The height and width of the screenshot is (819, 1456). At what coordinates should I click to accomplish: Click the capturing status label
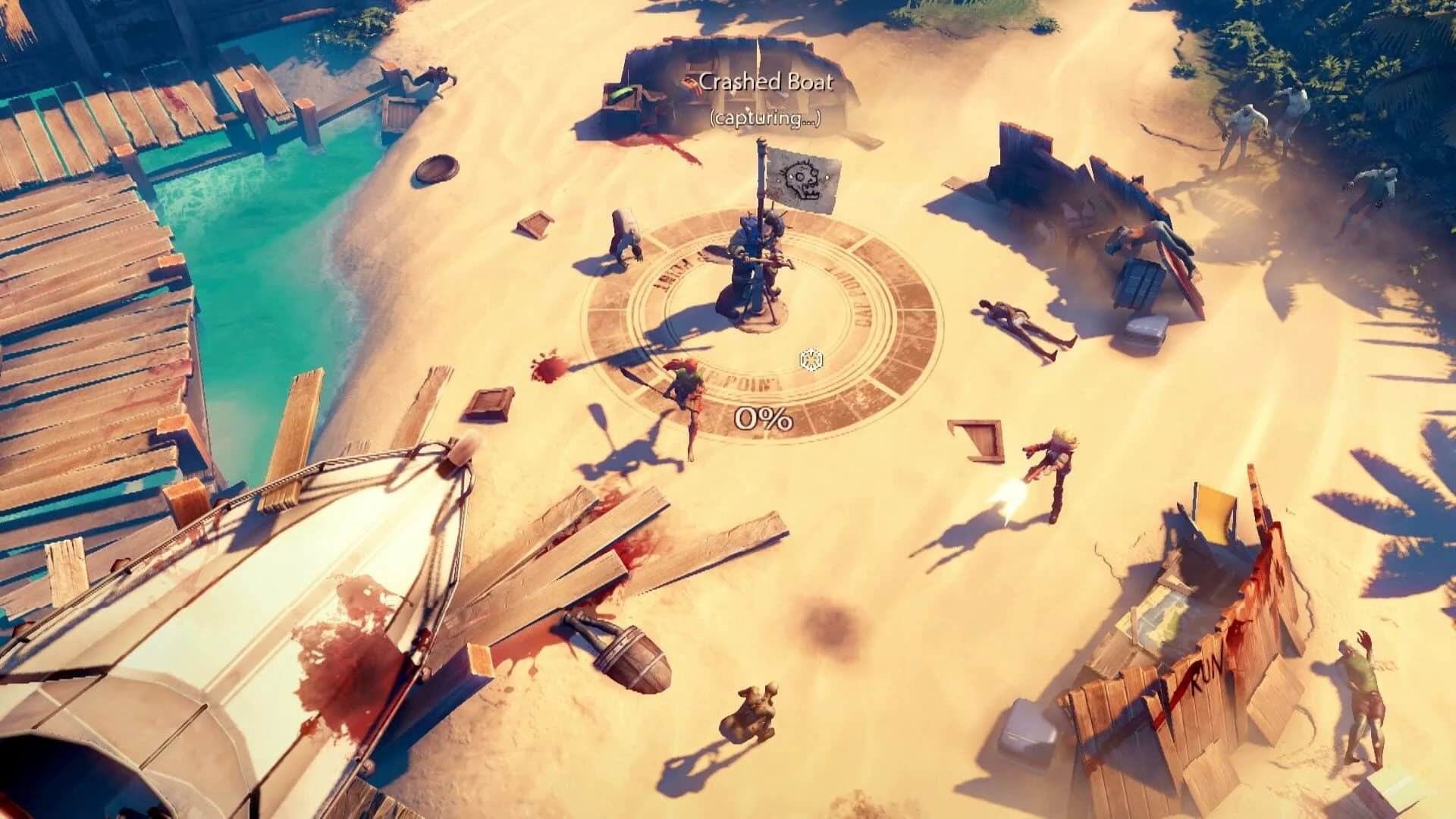[x=766, y=119]
